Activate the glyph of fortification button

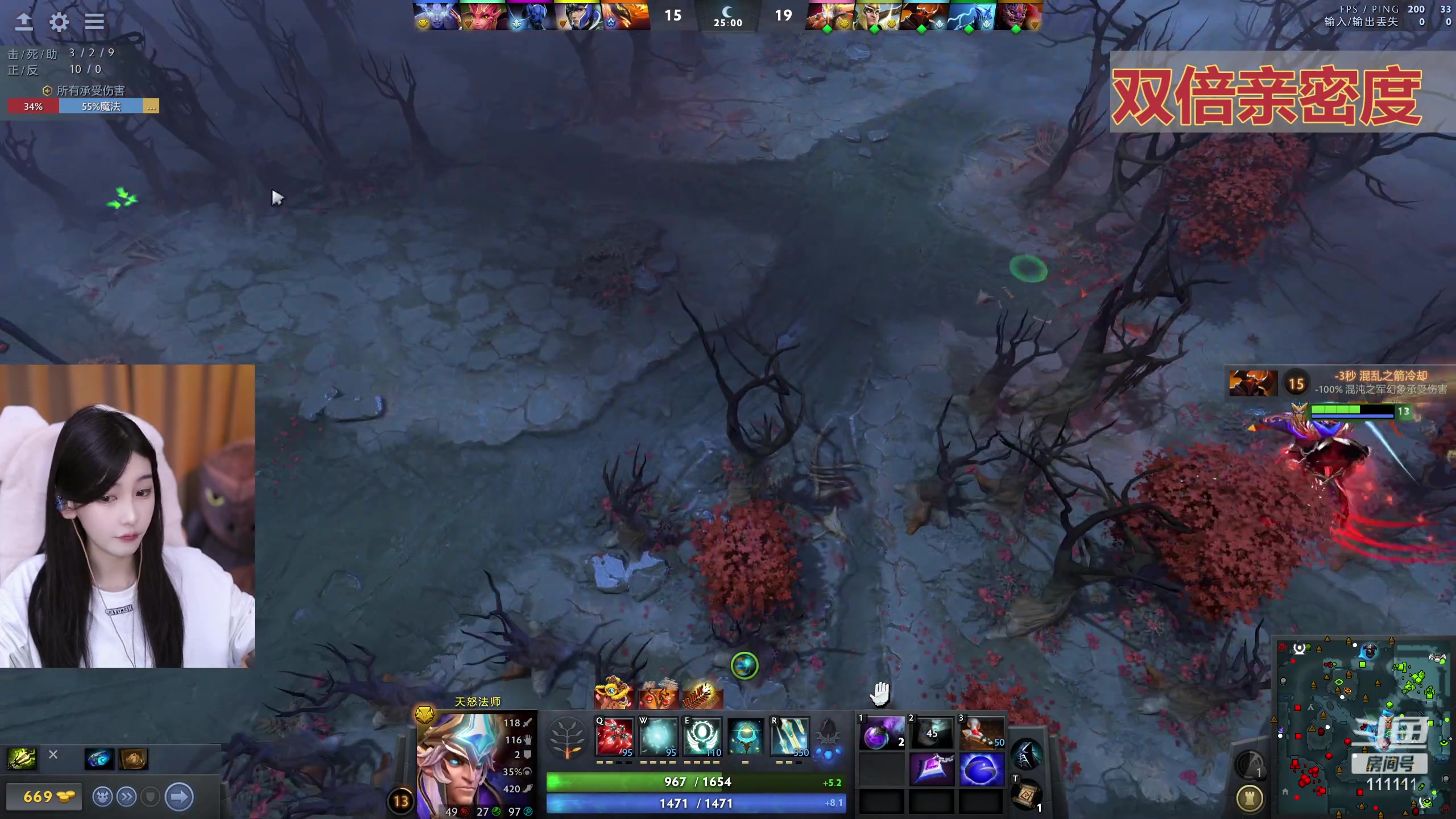(1250, 799)
